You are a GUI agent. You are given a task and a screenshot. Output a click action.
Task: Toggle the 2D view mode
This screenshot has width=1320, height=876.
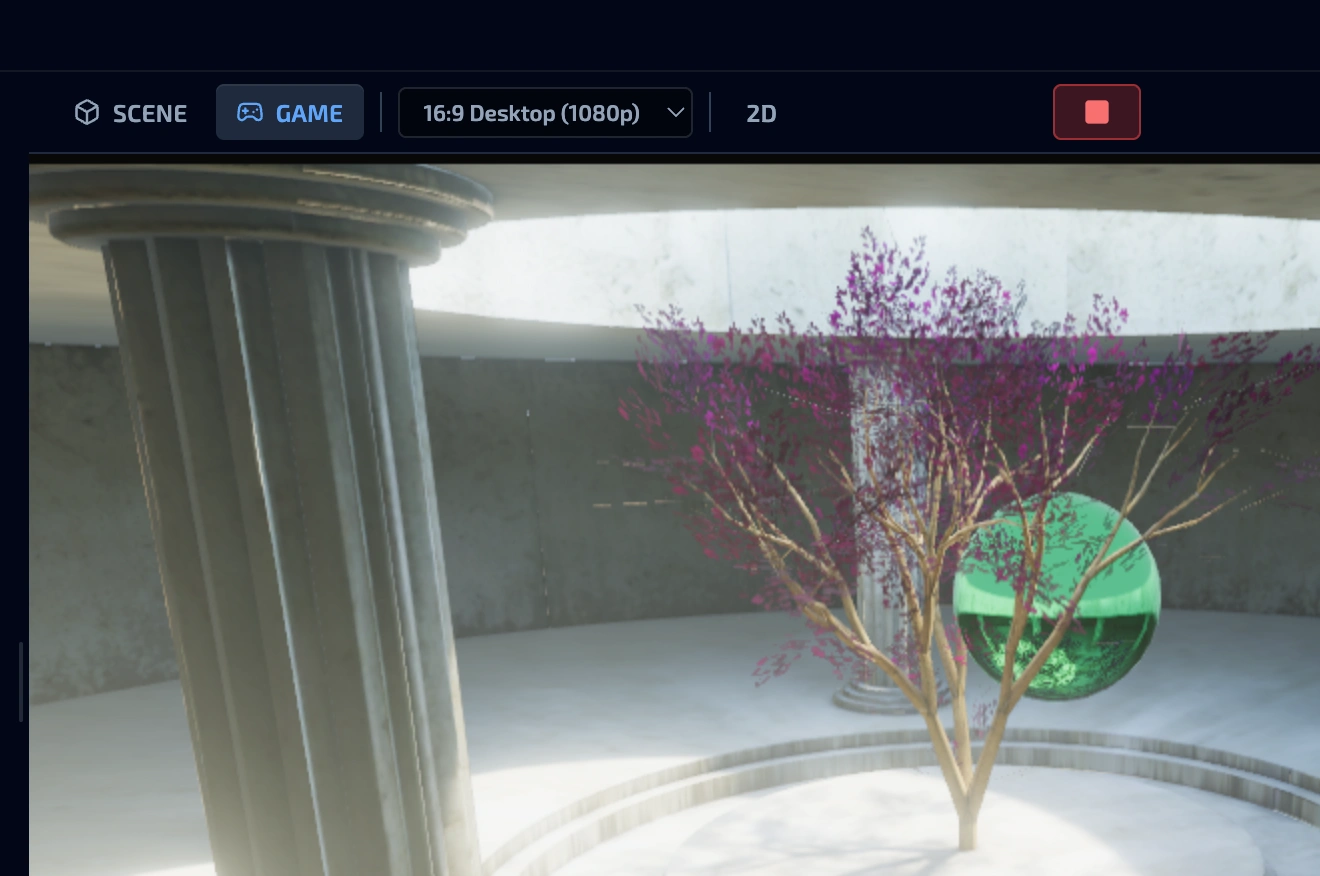coord(761,113)
